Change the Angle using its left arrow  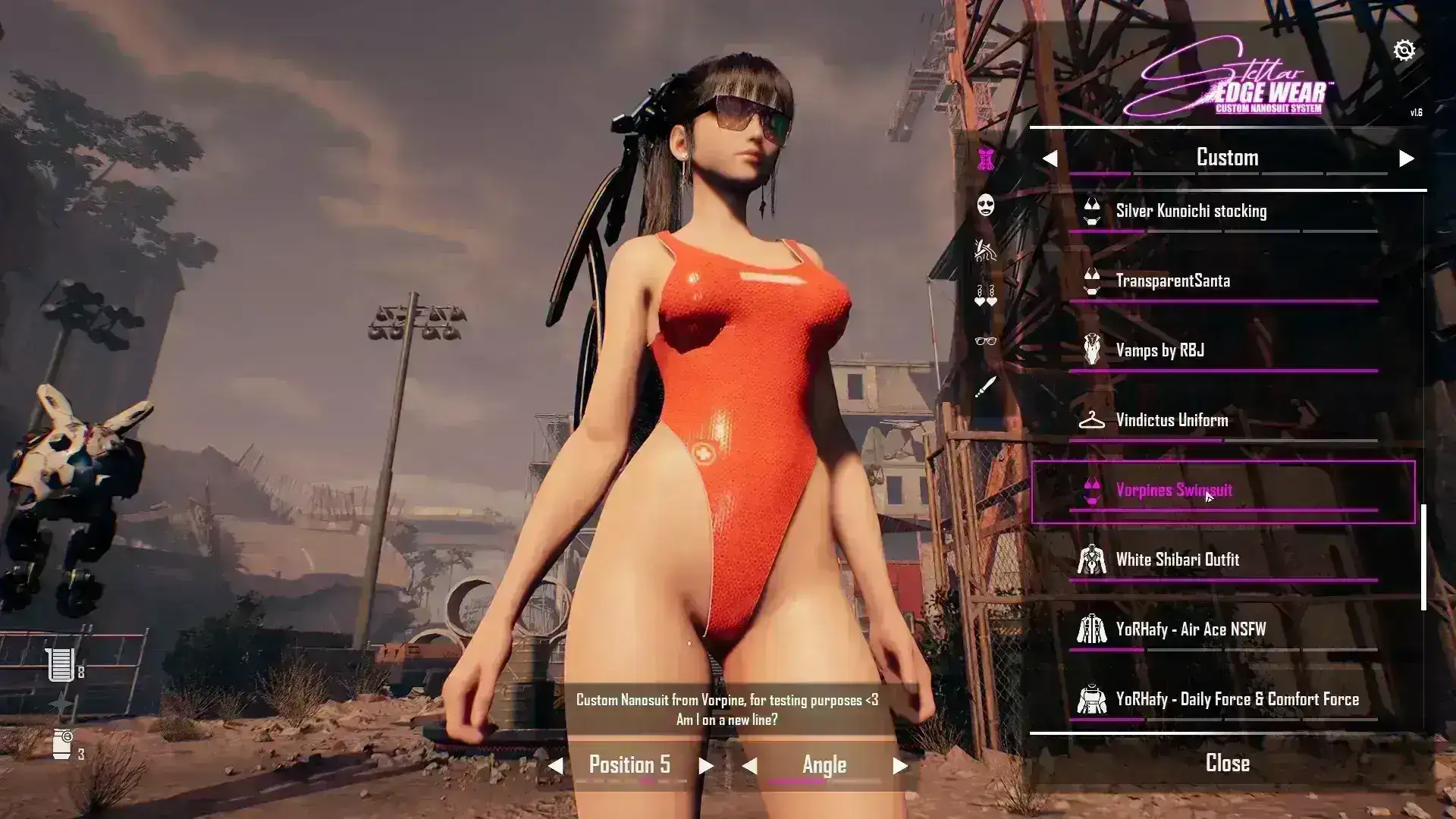pos(751,764)
